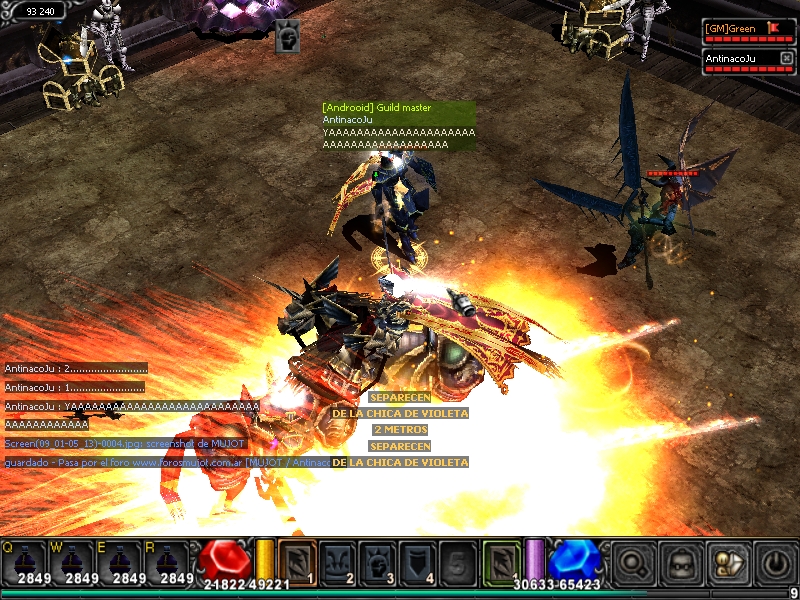Click the power system menu button

[x=774, y=563]
